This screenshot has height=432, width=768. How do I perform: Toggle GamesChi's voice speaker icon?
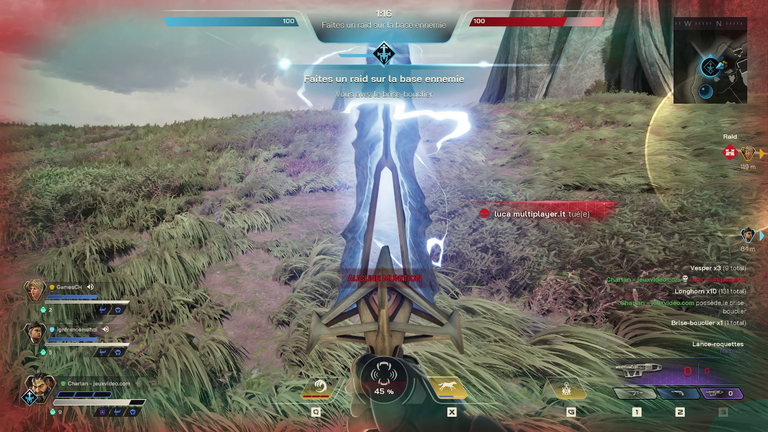89,287
